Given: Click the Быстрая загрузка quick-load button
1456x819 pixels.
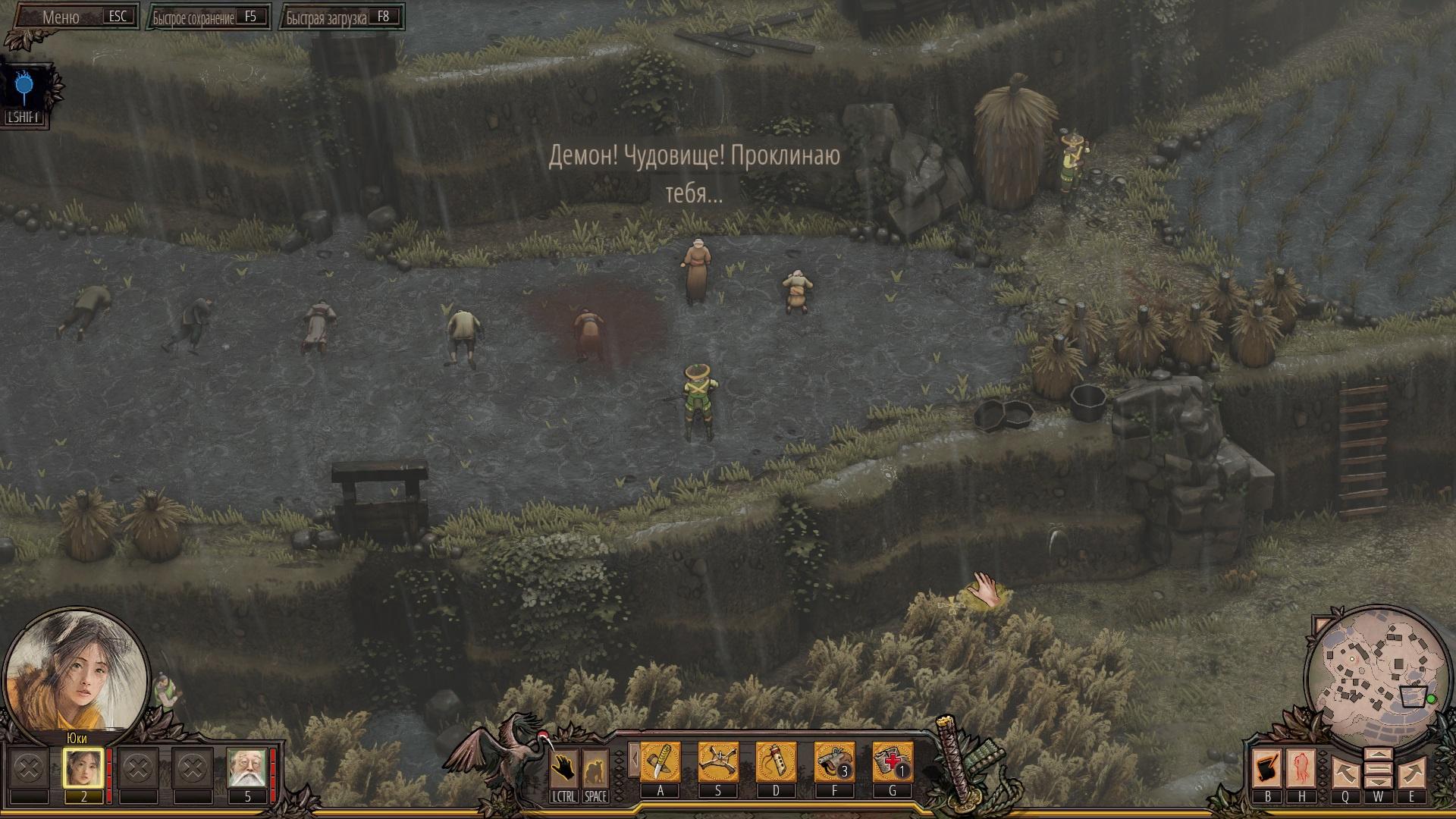Looking at the screenshot, I should 340,17.
